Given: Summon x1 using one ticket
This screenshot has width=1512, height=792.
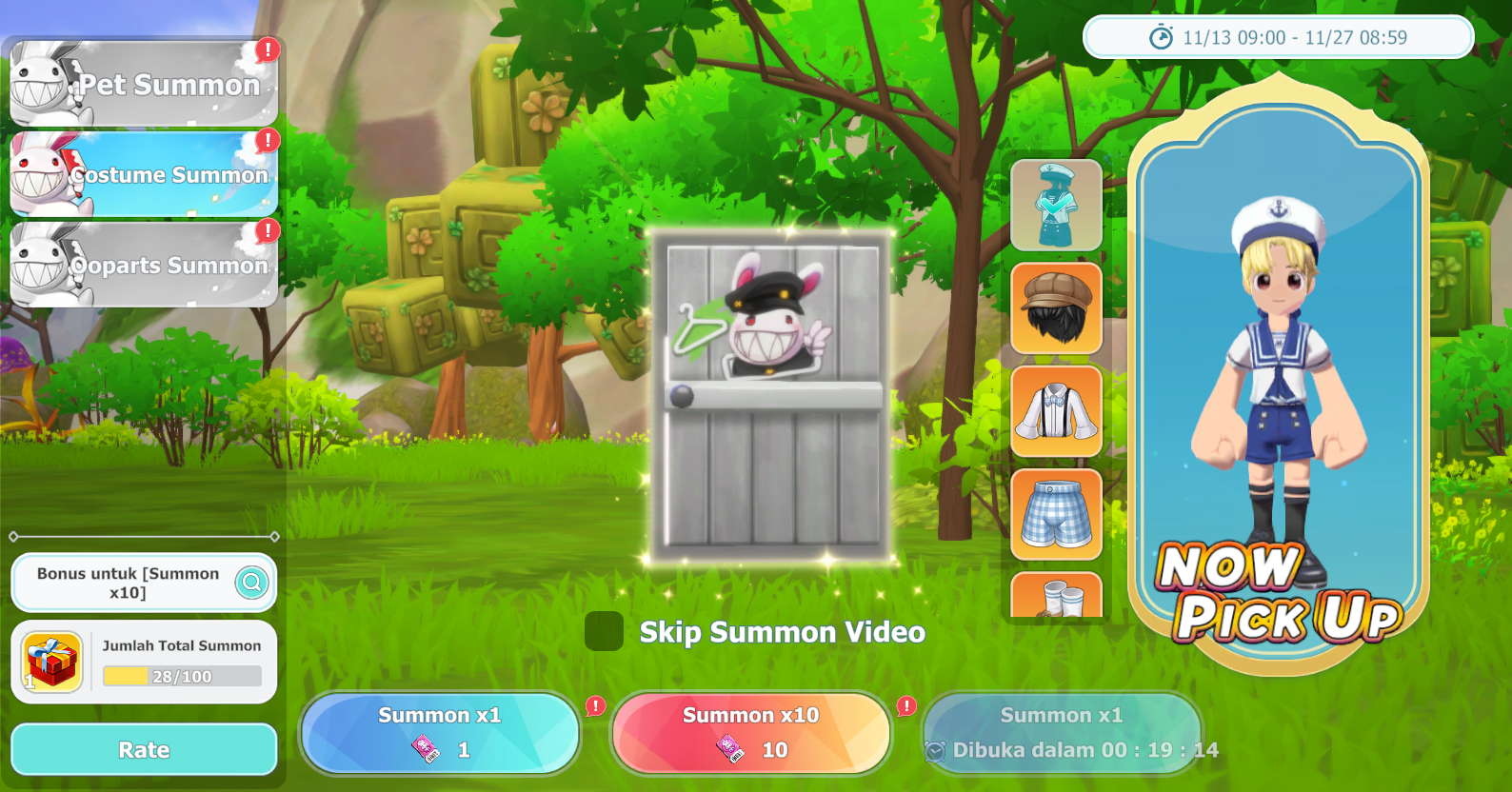Looking at the screenshot, I should pos(440,733).
